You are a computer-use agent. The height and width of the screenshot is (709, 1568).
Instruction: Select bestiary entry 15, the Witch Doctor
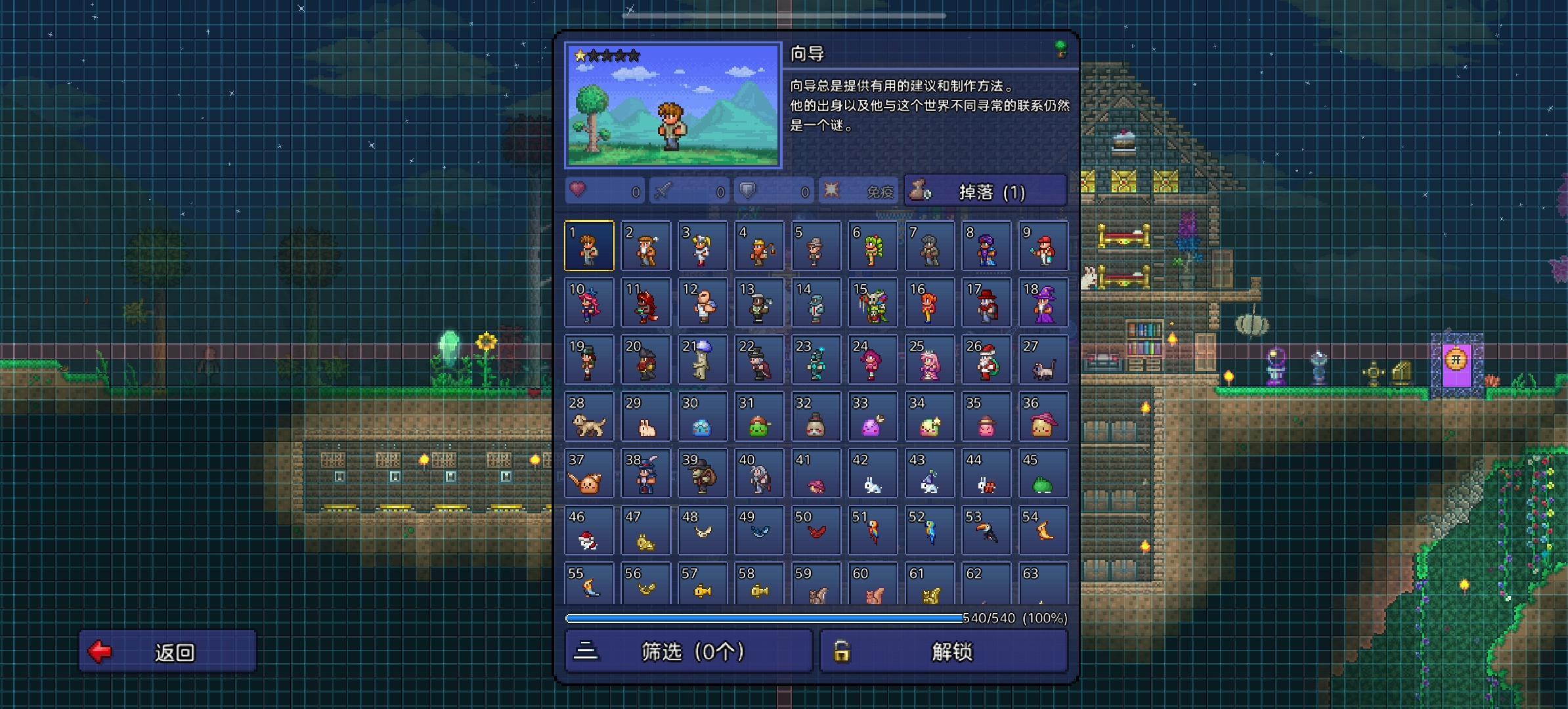pyautogui.click(x=873, y=303)
